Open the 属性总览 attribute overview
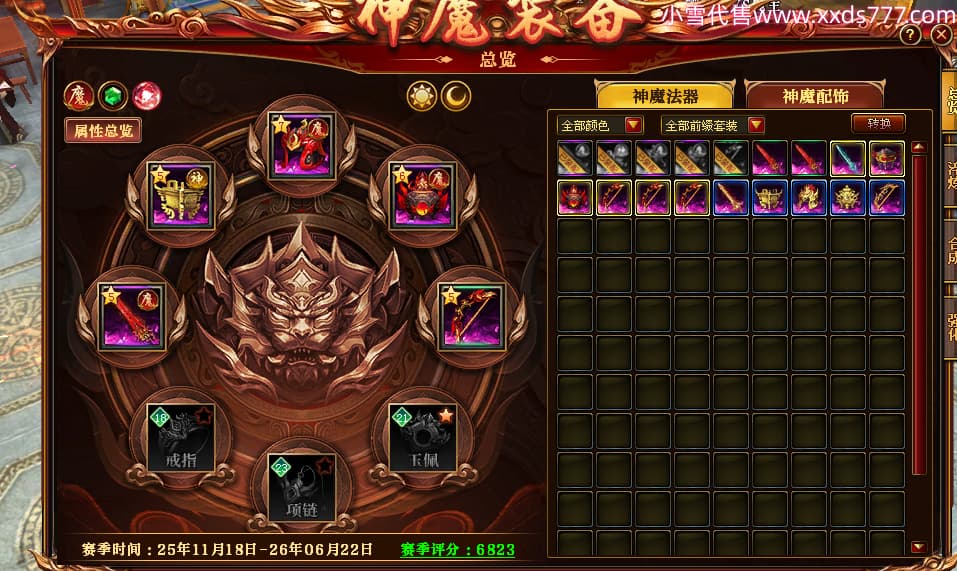Screen dimensions: 957x571 (103, 130)
